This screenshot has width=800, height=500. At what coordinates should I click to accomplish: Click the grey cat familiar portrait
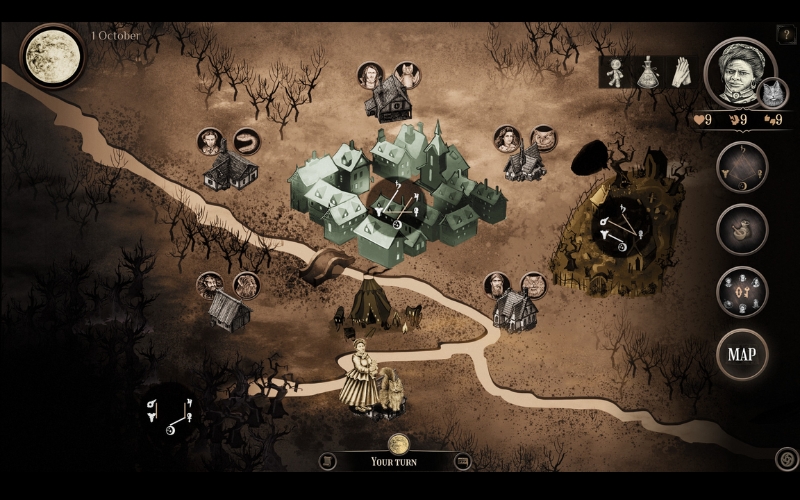tap(772, 93)
